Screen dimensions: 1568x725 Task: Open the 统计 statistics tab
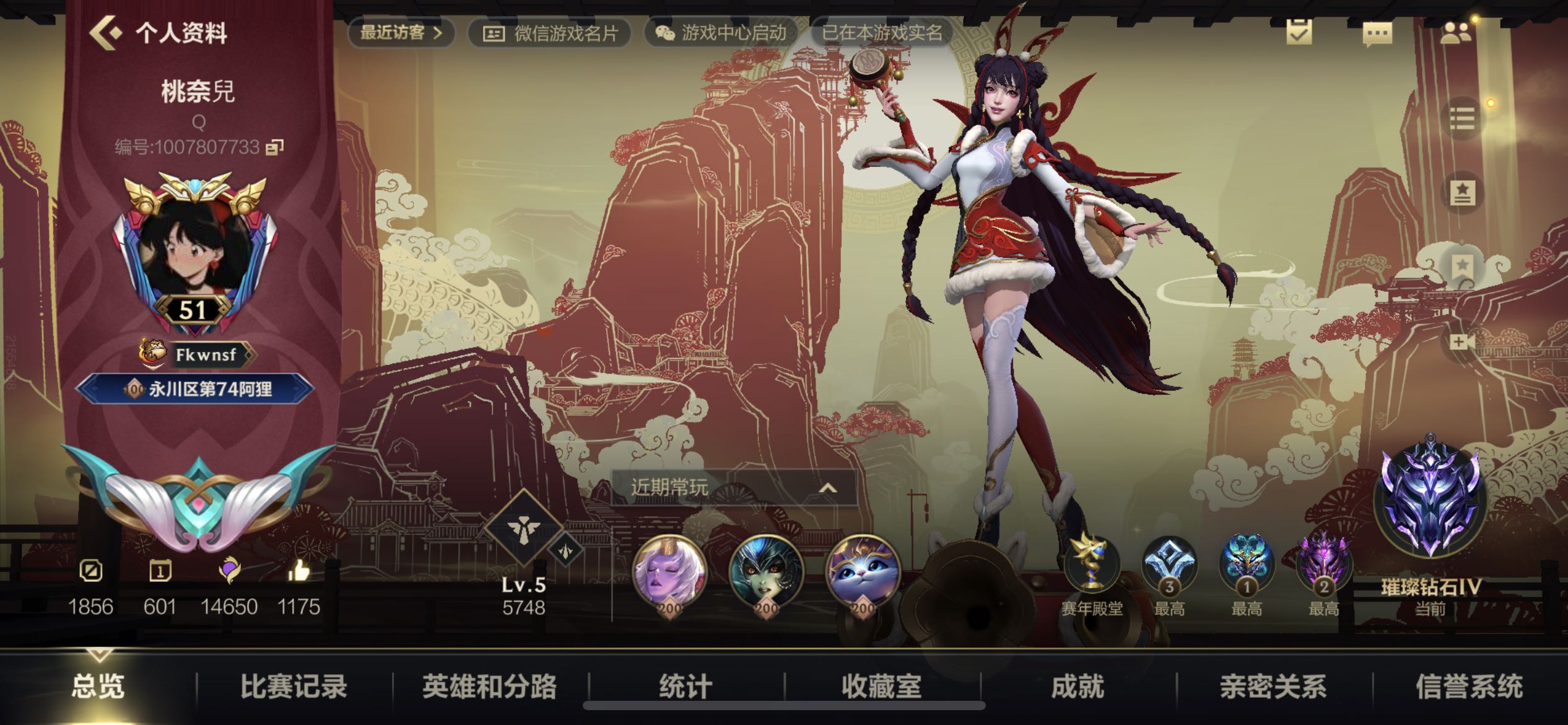686,687
